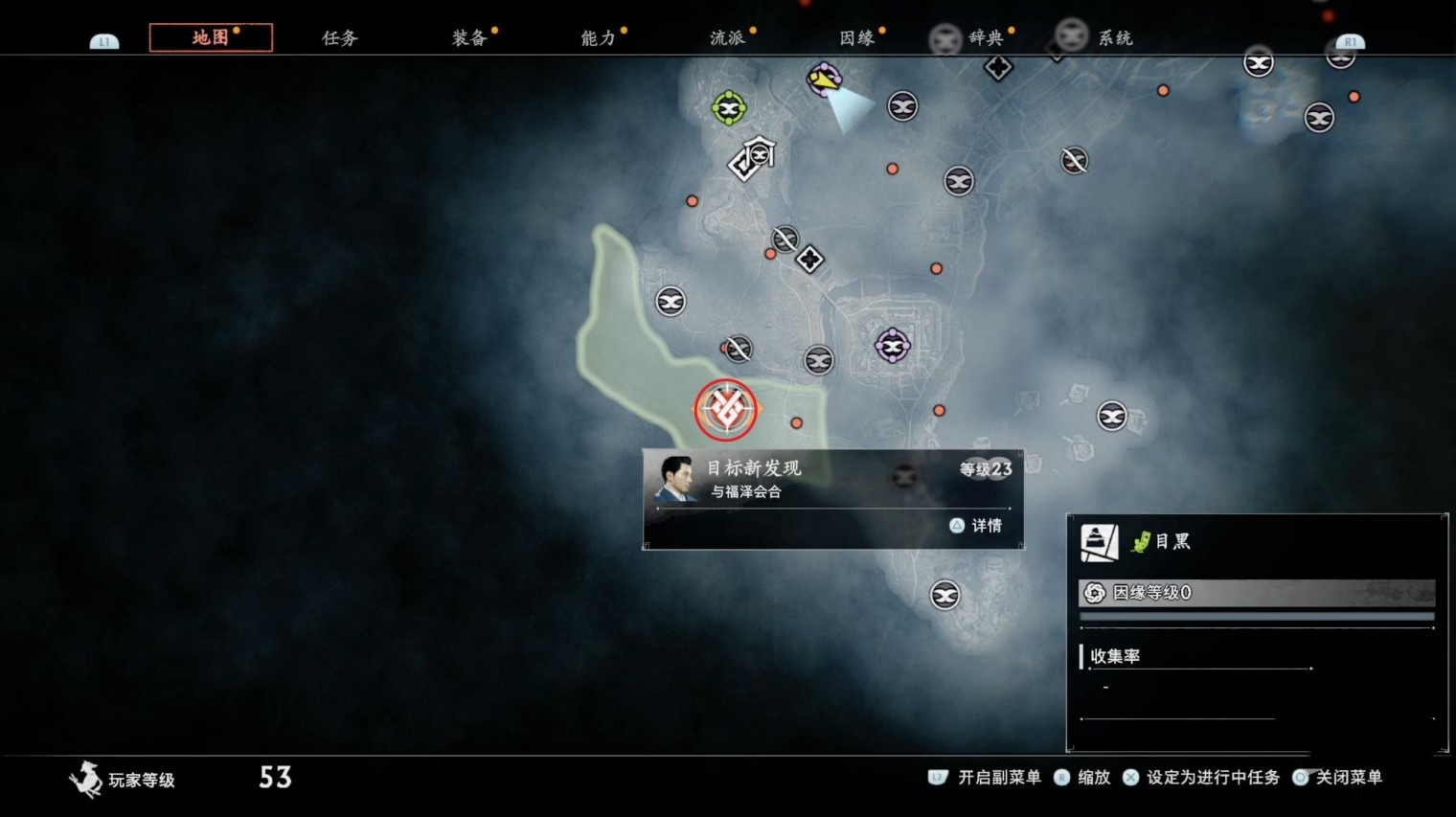This screenshot has width=1456, height=817.
Task: Select the purple-ringed map marker
Action: (x=893, y=346)
